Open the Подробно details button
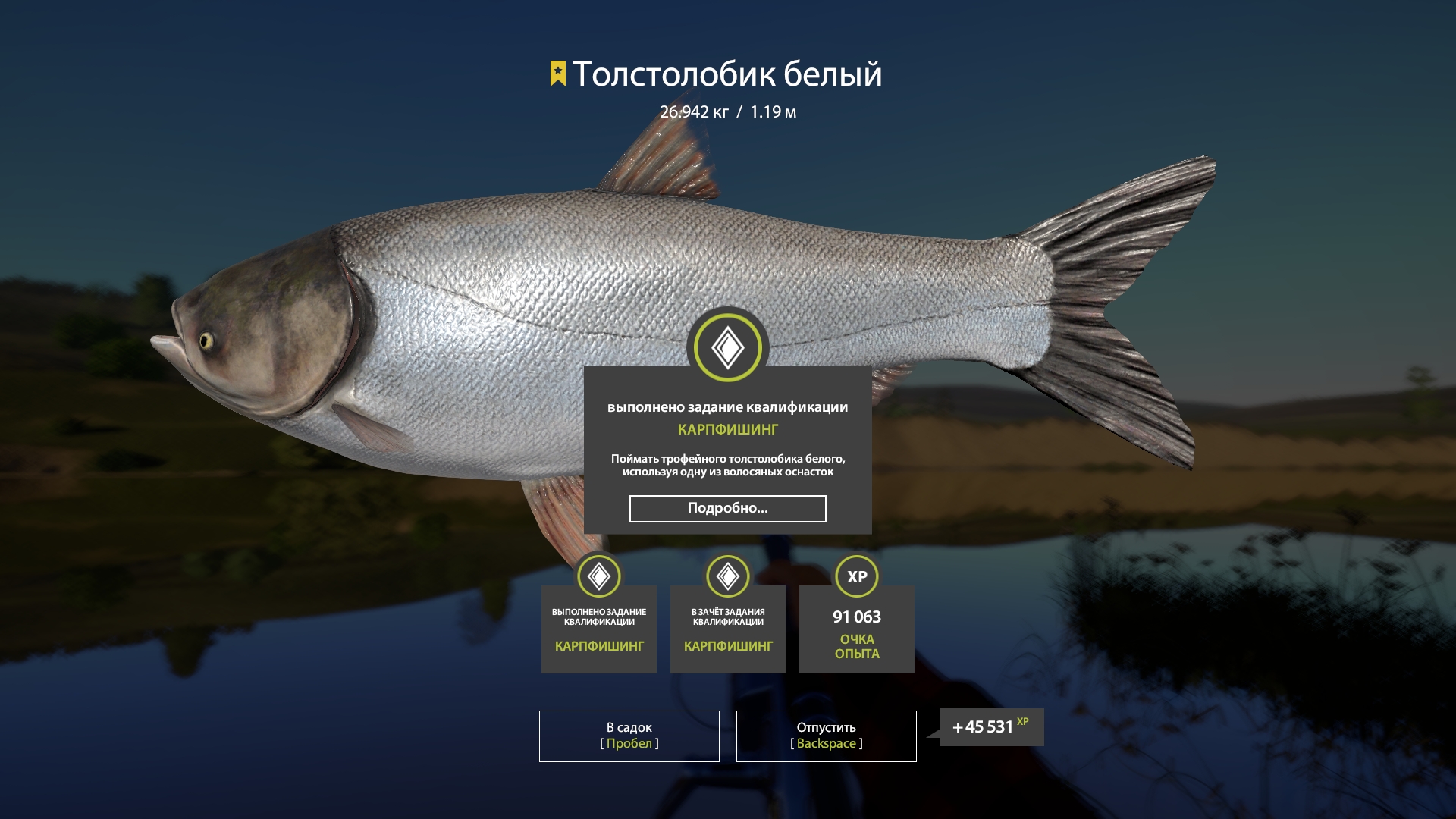The height and width of the screenshot is (819, 1456). click(x=727, y=508)
